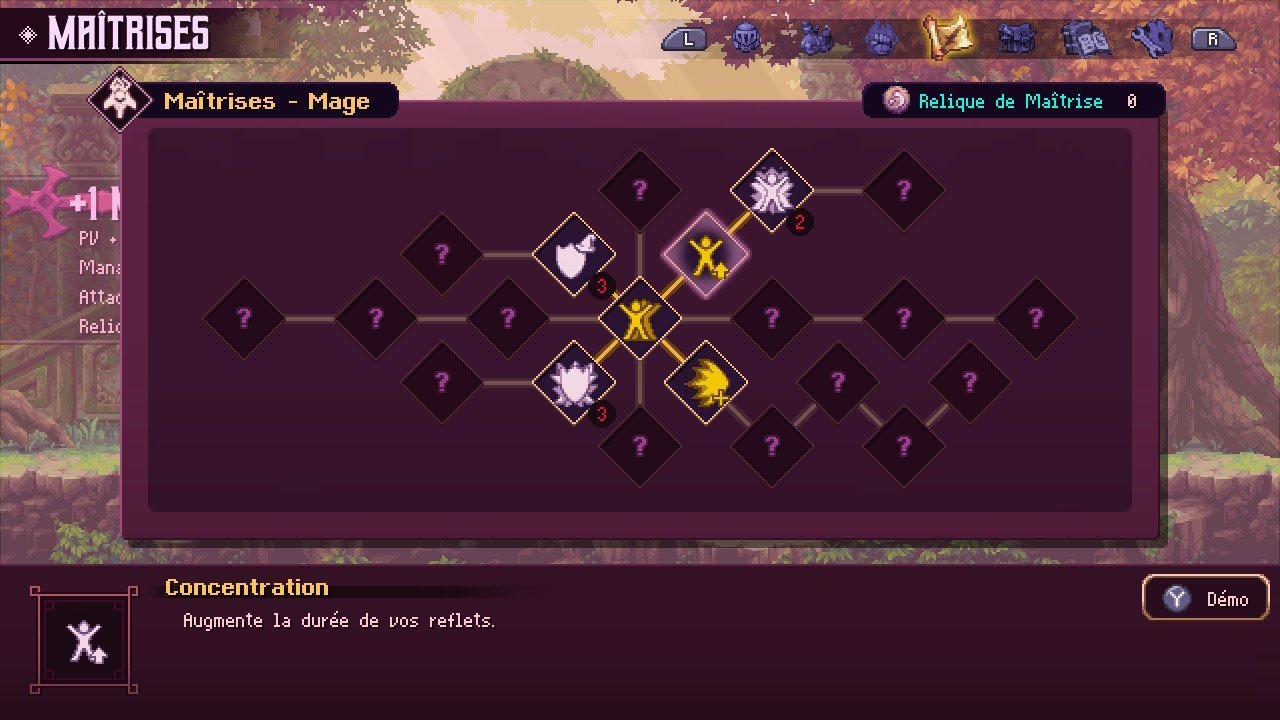Open the book journal tab

point(1082,39)
